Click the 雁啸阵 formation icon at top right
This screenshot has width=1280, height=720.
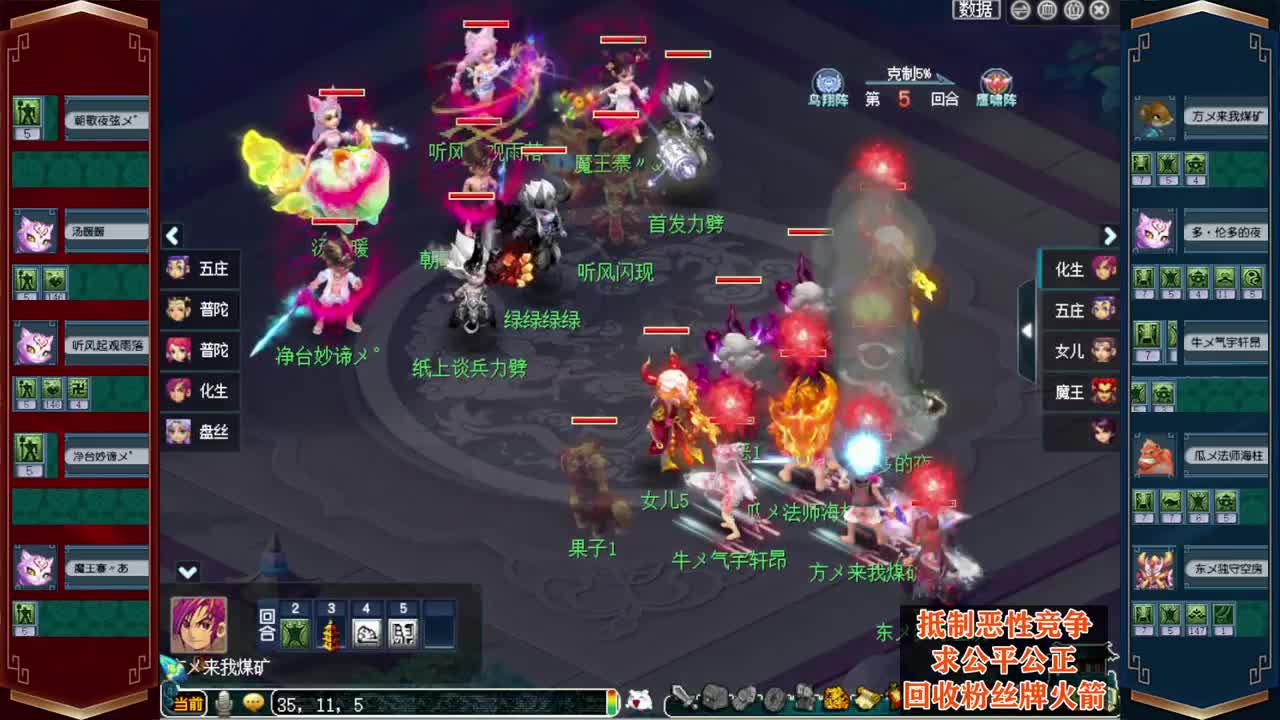[995, 82]
